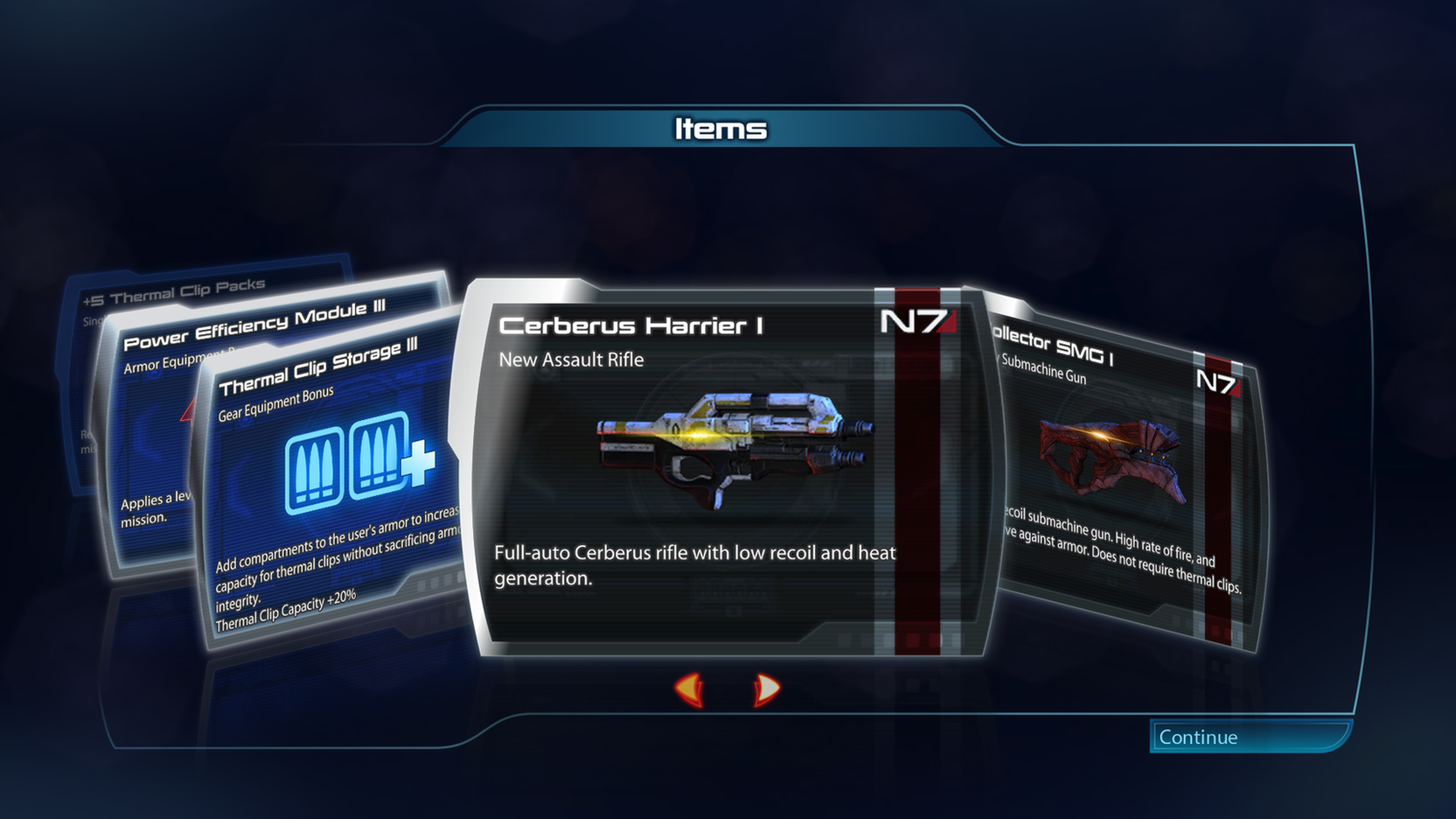Click the Continue button
Image resolution: width=1456 pixels, height=819 pixels.
point(1248,737)
